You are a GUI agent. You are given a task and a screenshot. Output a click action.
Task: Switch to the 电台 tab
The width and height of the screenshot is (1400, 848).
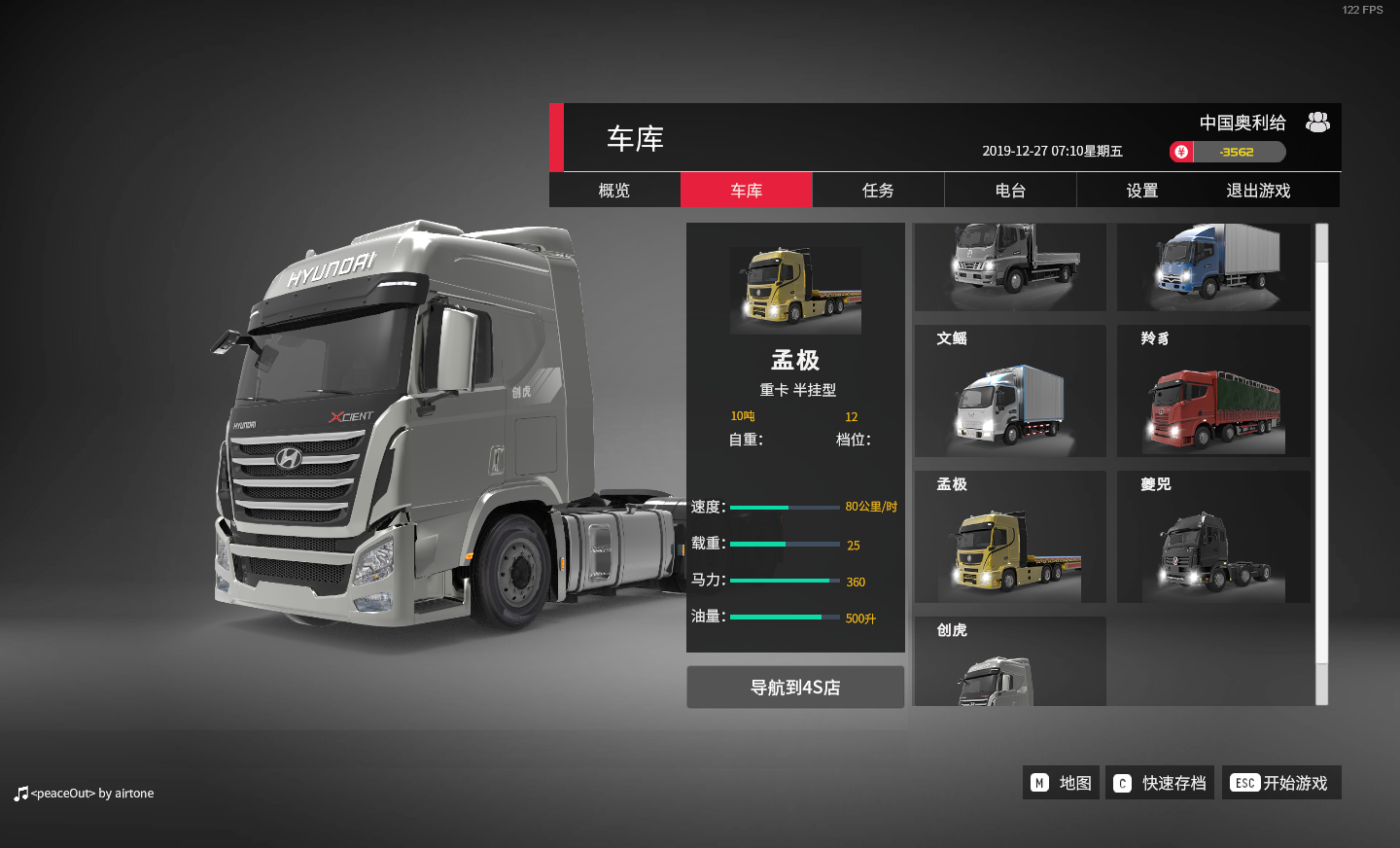pyautogui.click(x=1010, y=191)
